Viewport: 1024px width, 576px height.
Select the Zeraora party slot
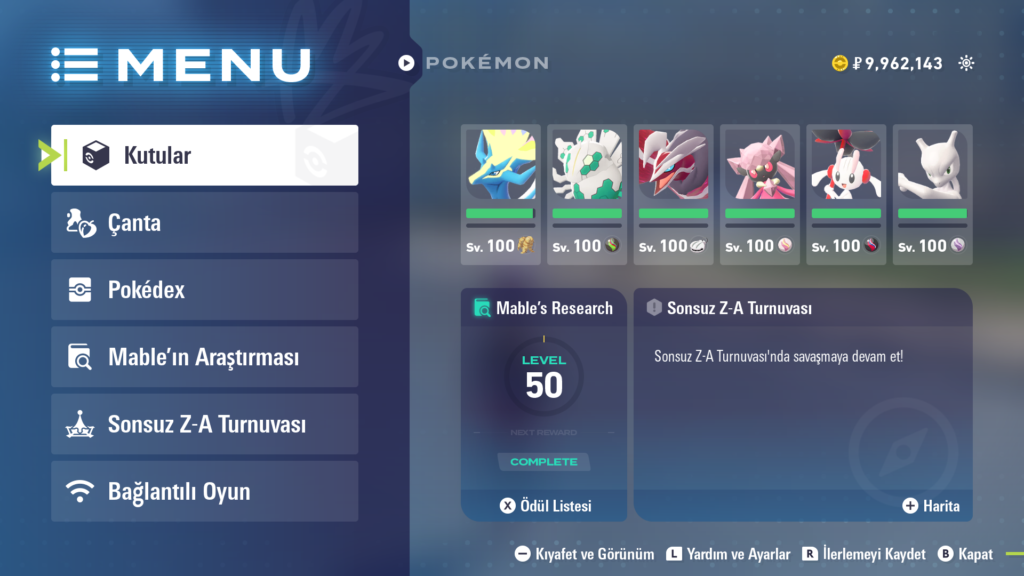(x=501, y=194)
